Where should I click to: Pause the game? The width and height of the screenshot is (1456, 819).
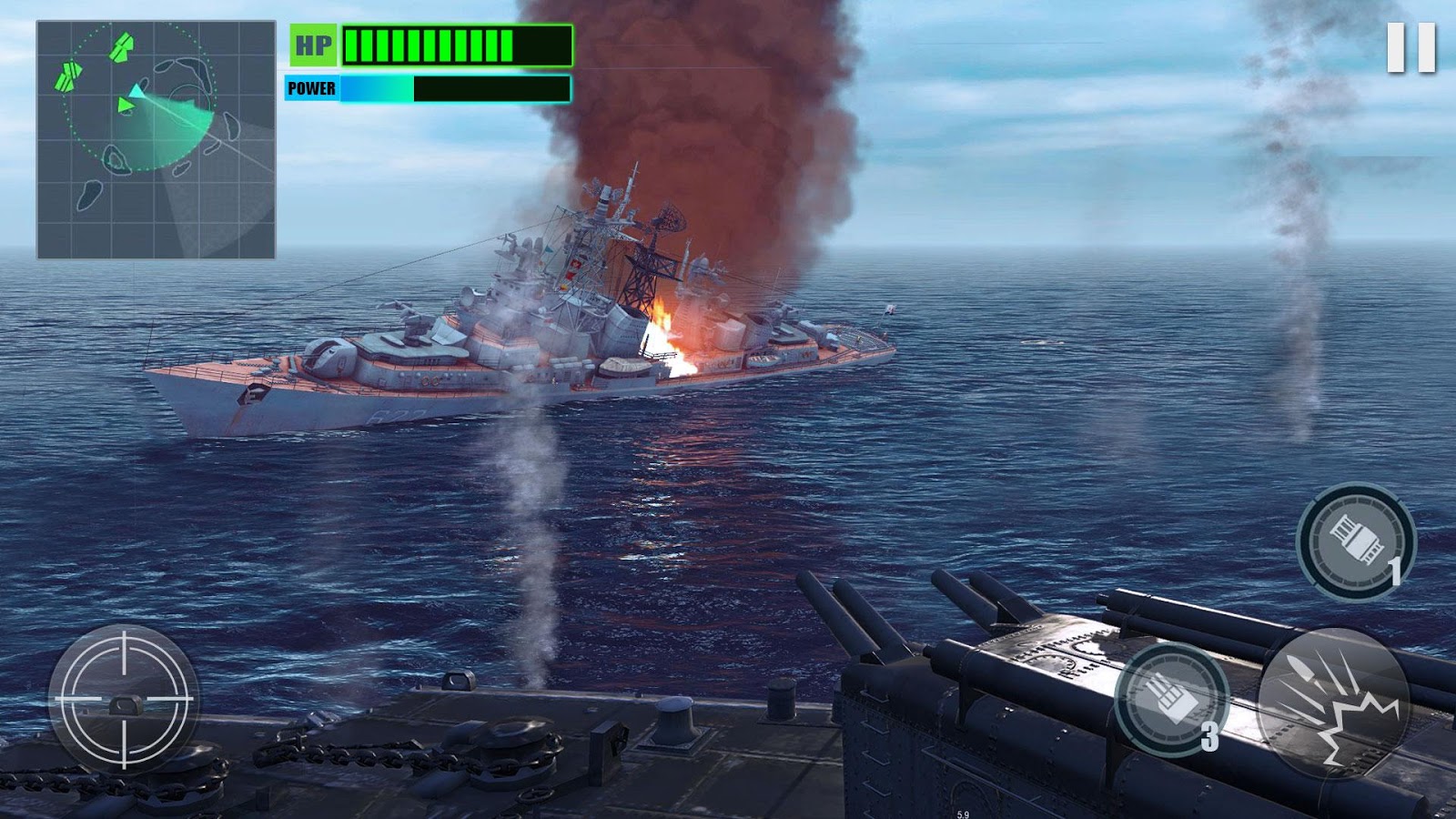[x=1410, y=47]
